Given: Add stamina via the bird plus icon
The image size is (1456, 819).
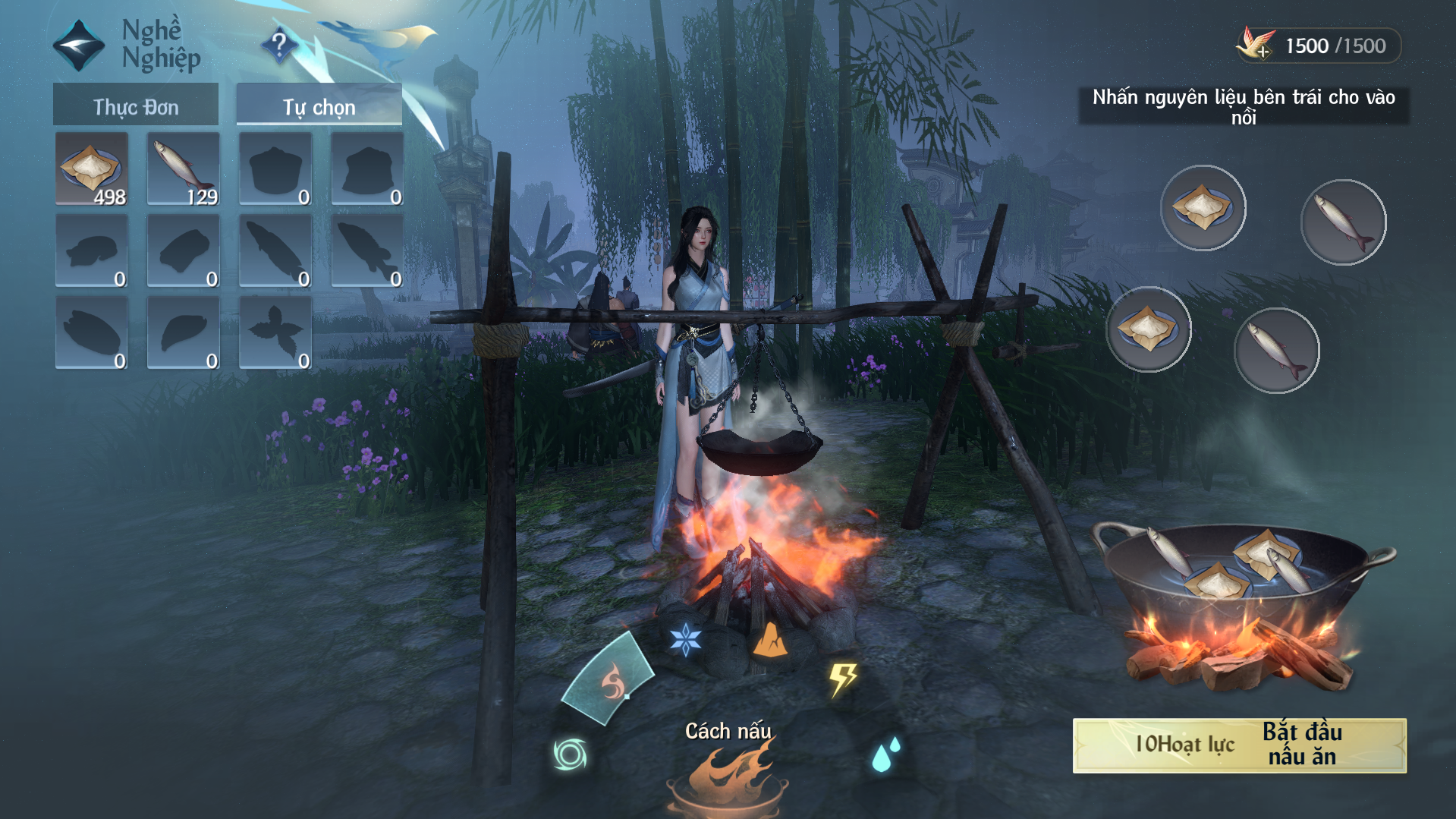Looking at the screenshot, I should [1256, 46].
